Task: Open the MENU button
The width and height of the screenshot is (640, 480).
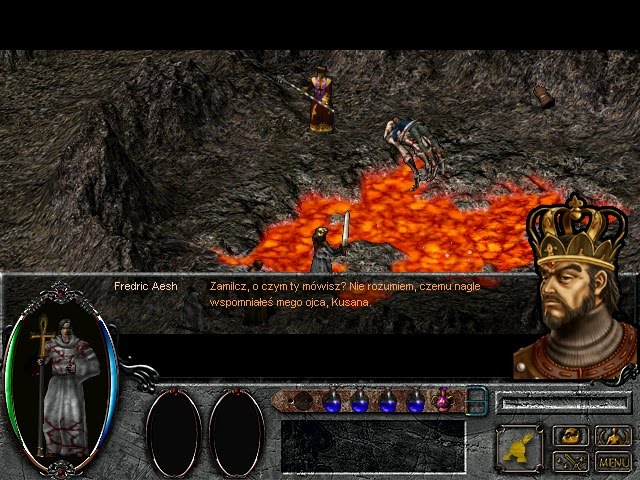Action: tap(613, 461)
